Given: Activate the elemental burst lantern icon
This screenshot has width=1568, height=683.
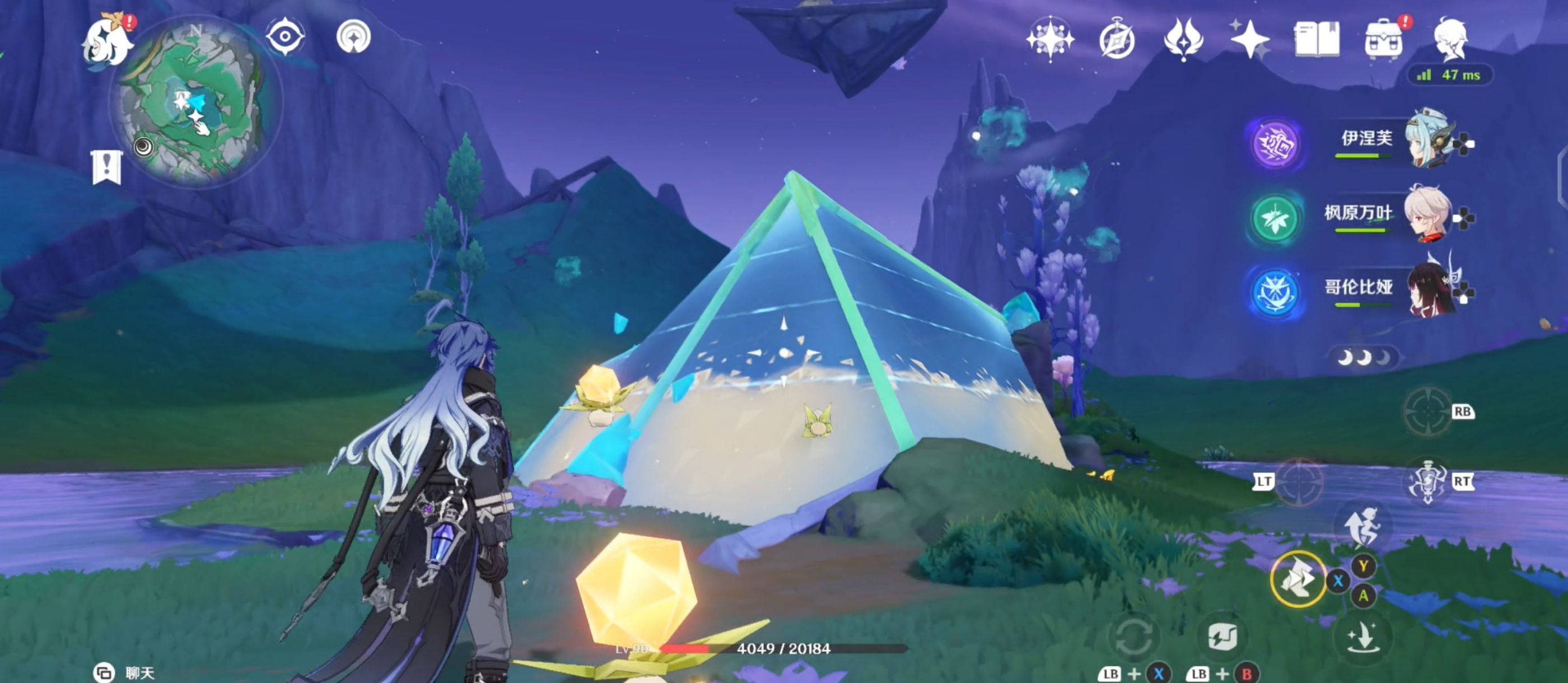Looking at the screenshot, I should 1427,482.
